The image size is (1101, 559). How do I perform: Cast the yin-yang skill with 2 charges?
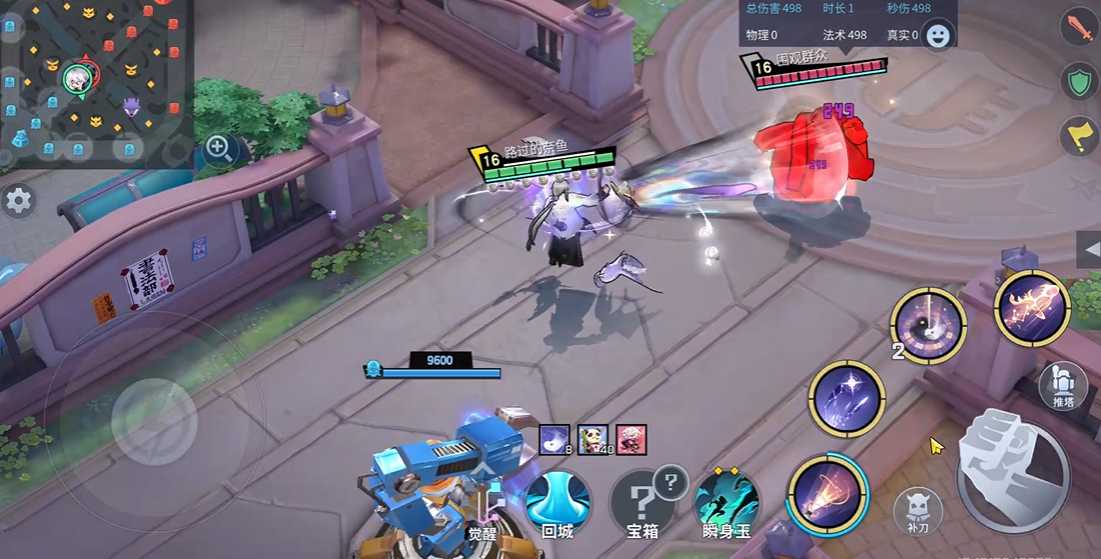928,325
